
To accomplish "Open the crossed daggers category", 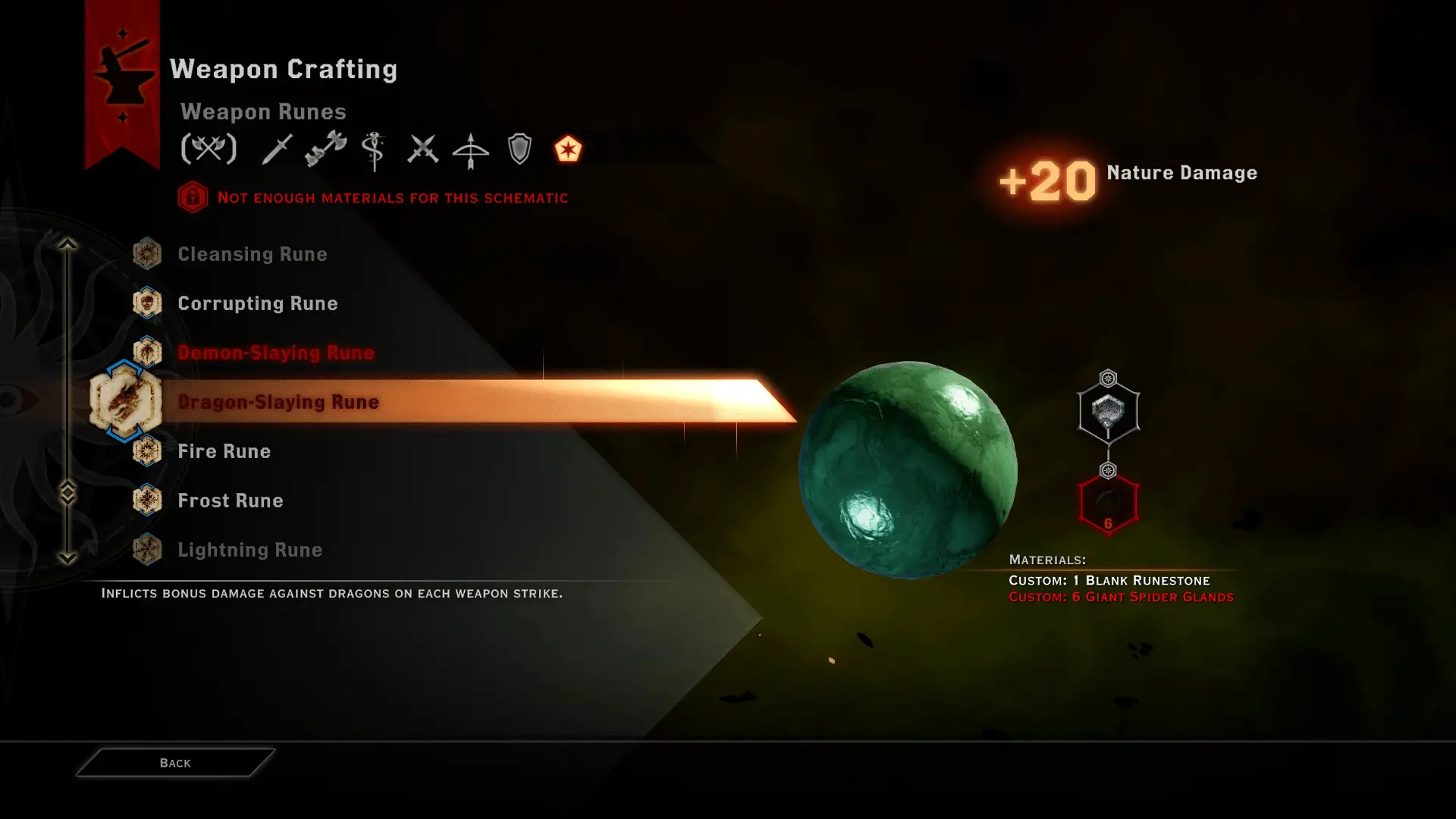I will click(x=422, y=149).
